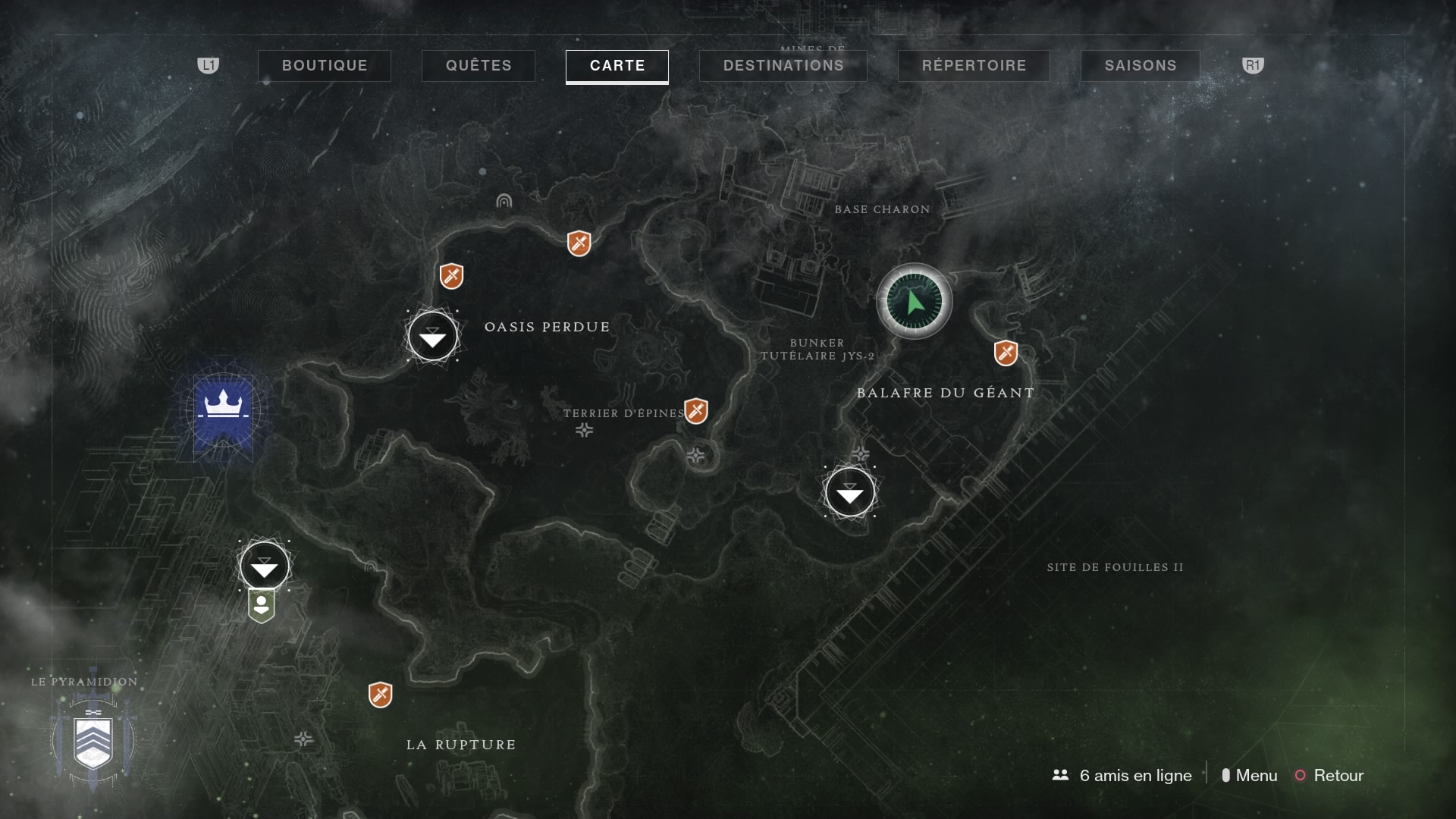This screenshot has height=819, width=1456.
Task: Switch to the Destinations tab
Action: [x=783, y=65]
